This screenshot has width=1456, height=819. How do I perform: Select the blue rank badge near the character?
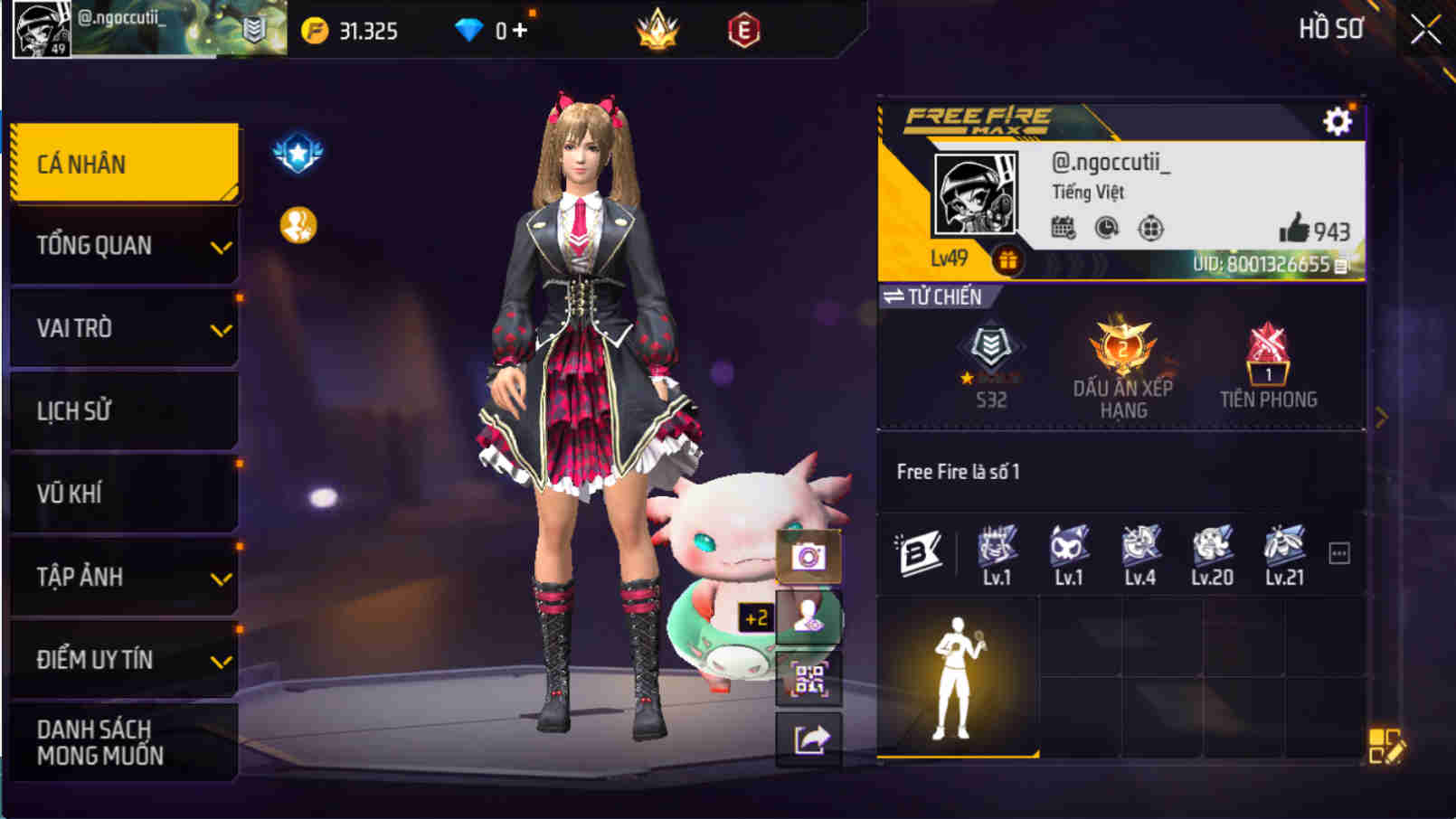[x=298, y=152]
